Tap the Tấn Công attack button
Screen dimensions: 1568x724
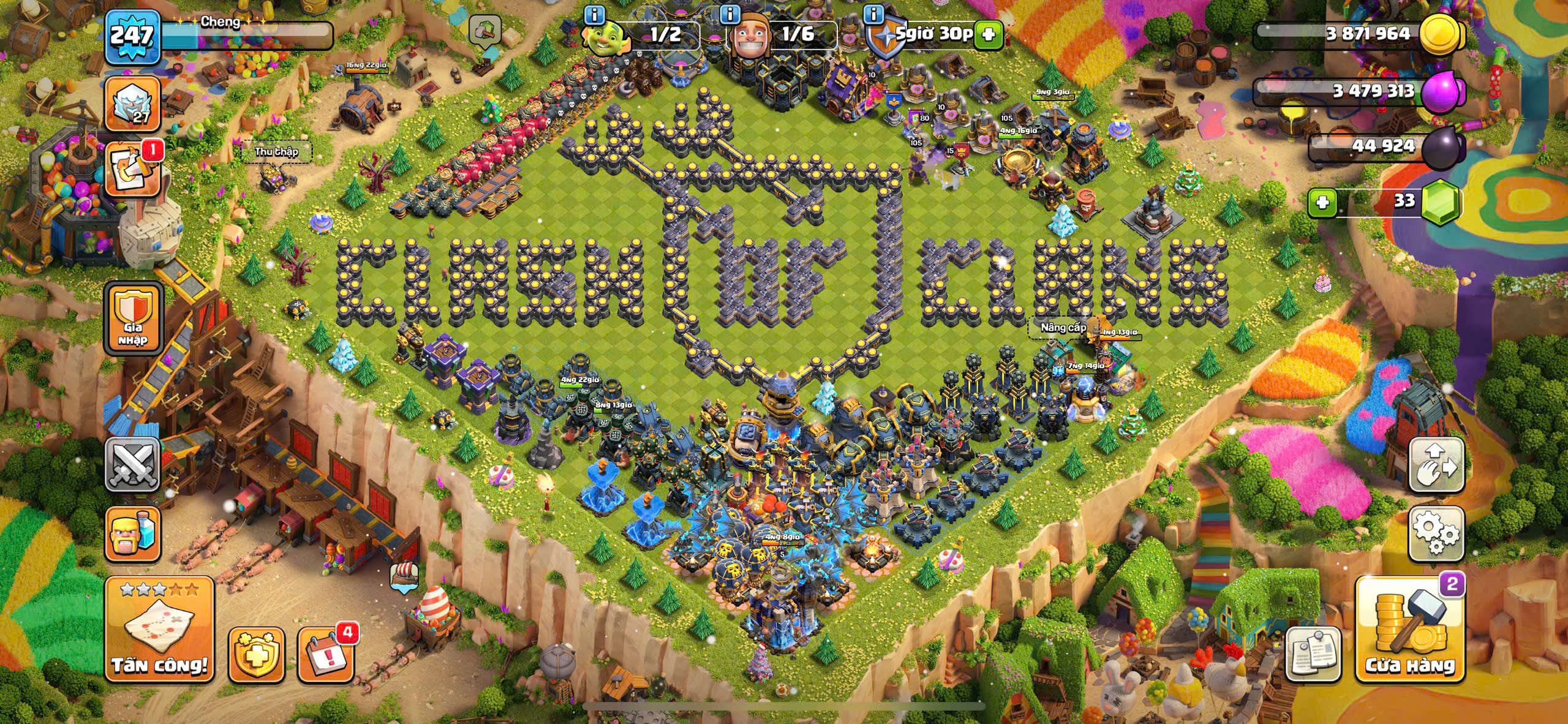(x=159, y=630)
